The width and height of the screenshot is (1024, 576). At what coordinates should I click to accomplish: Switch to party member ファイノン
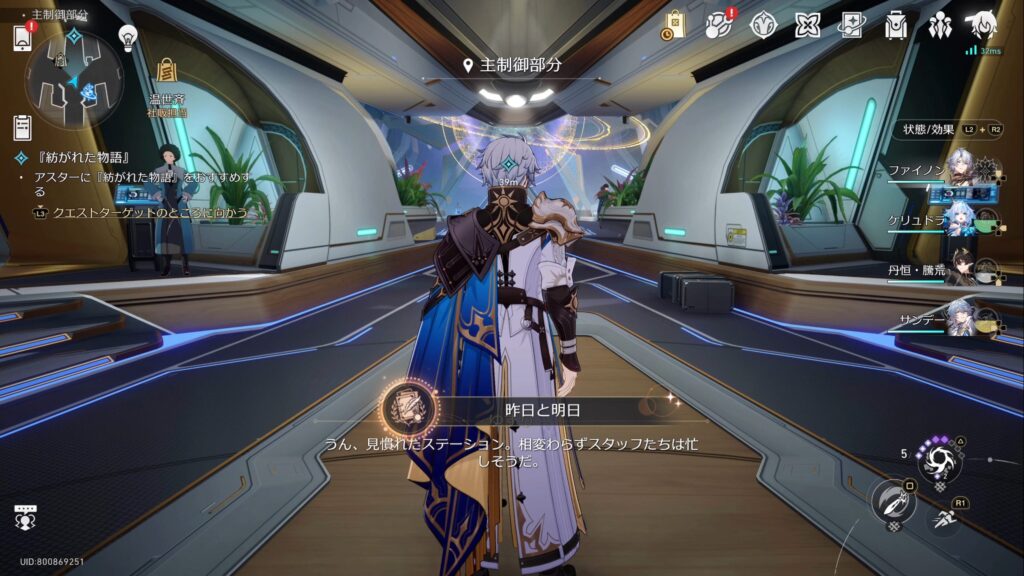[960, 168]
